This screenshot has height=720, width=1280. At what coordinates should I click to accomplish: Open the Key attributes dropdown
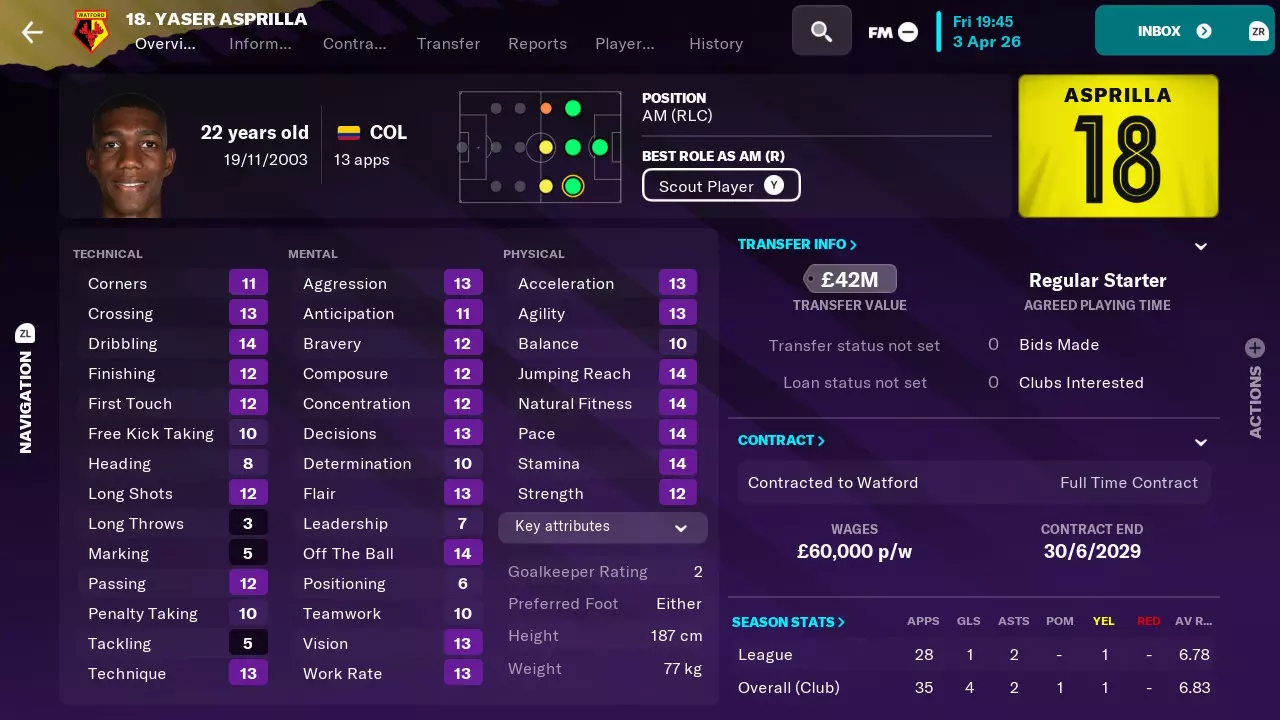point(602,527)
